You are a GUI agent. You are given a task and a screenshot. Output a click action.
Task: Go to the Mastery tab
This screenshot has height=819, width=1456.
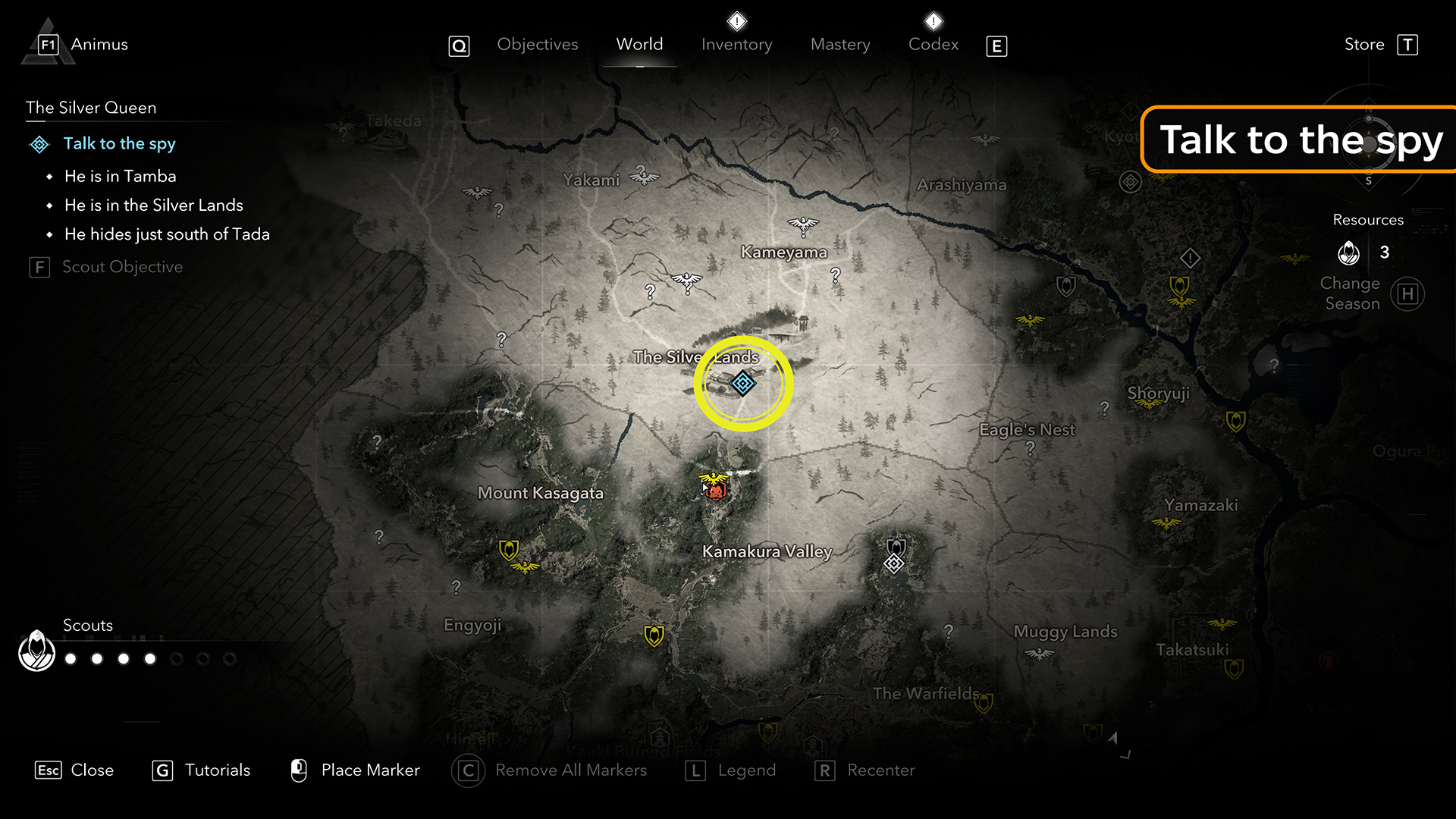[840, 45]
